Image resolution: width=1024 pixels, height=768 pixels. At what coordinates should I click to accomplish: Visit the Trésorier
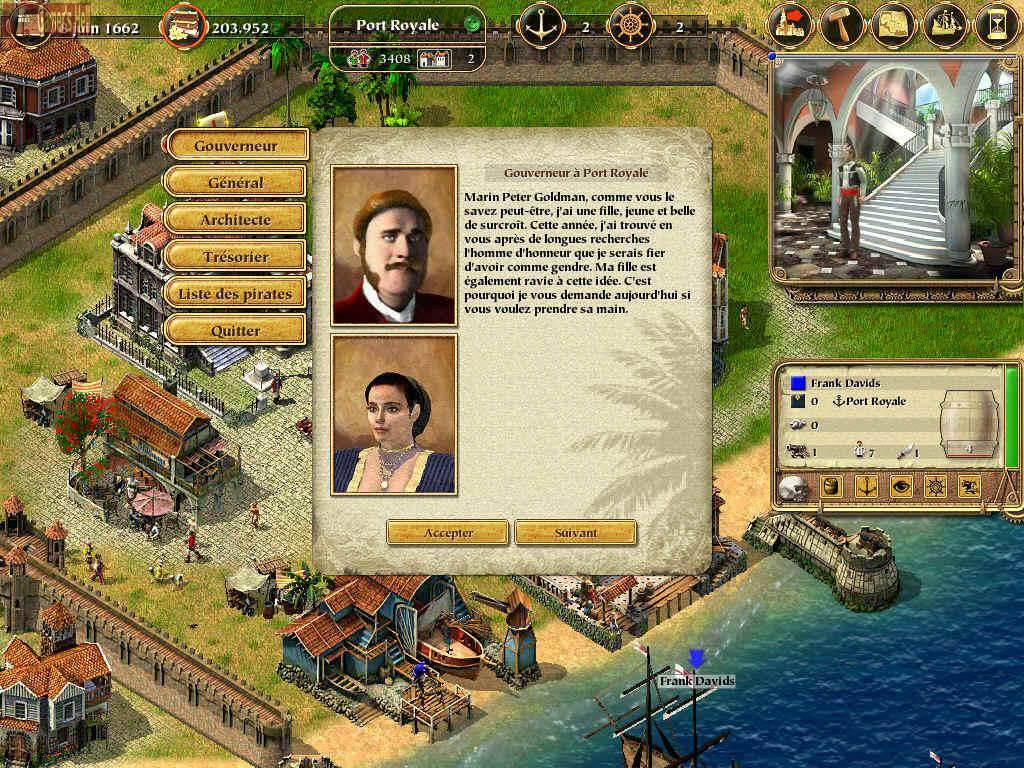[236, 257]
